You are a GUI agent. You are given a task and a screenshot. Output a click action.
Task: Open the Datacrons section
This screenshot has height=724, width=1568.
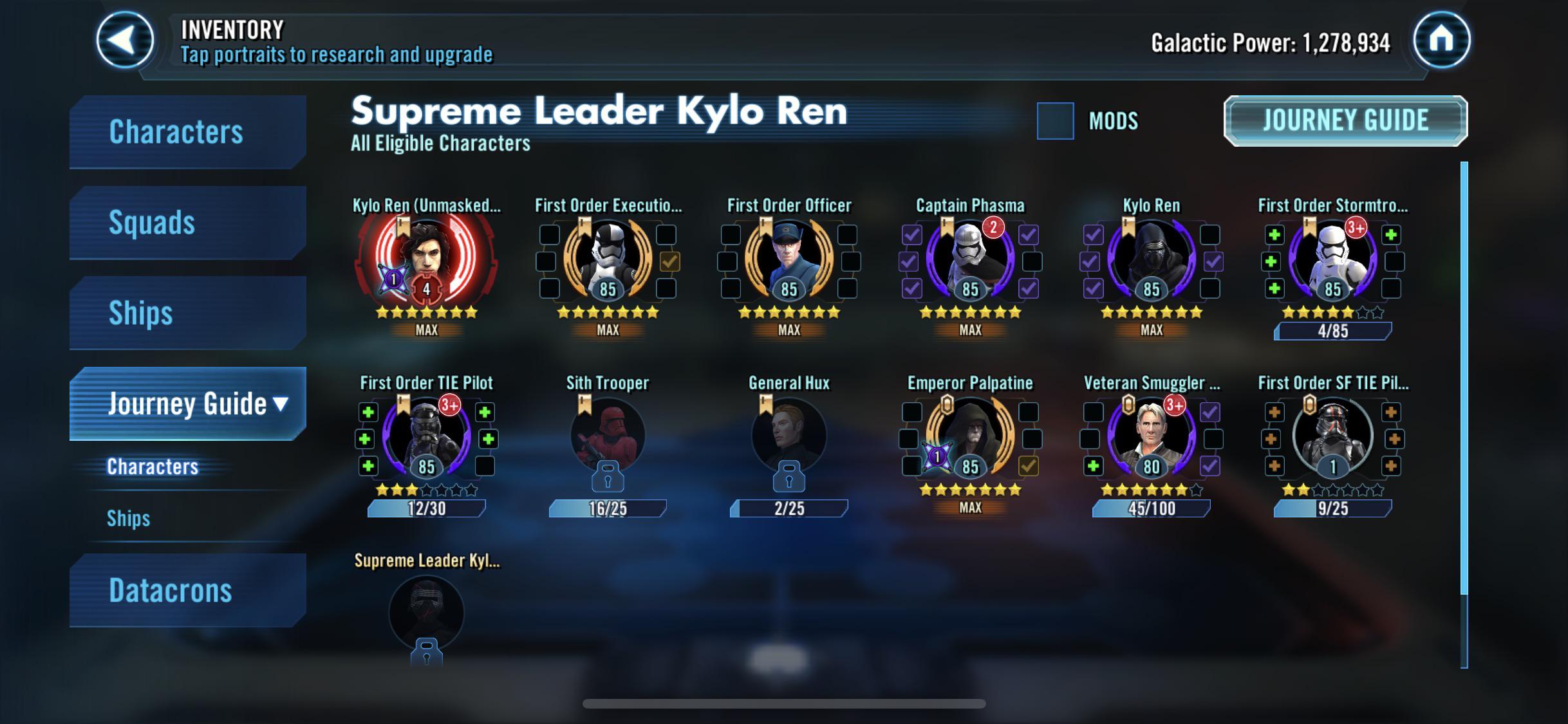point(171,589)
